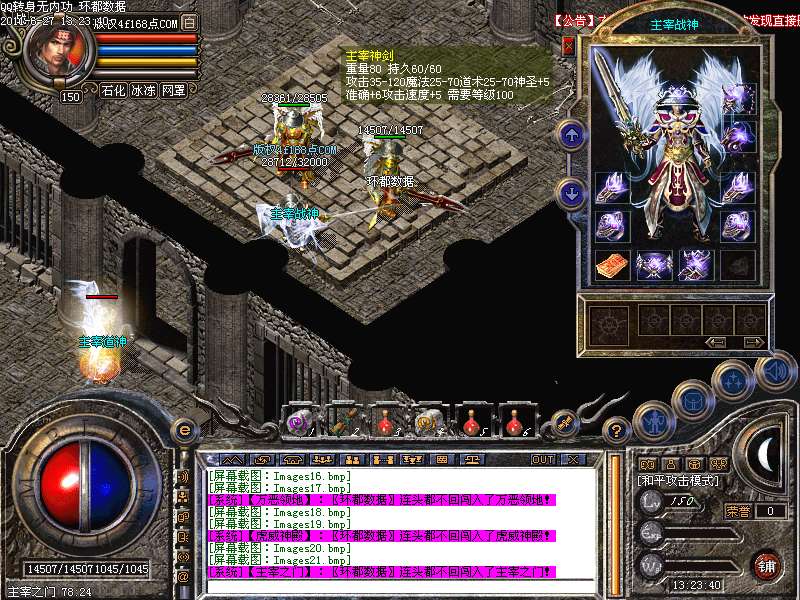Toggle the sound speaker button
Viewport: 800px width, 600px height.
coord(775,372)
